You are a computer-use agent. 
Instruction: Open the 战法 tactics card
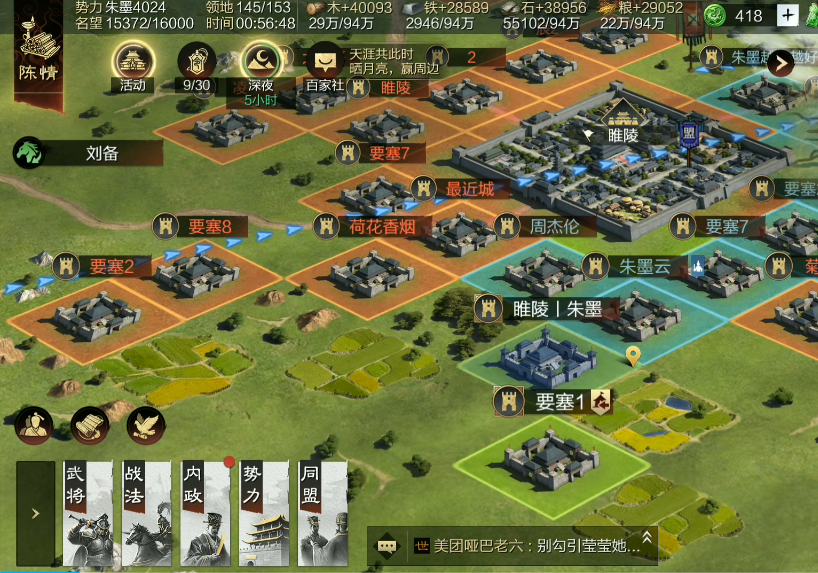(x=147, y=513)
